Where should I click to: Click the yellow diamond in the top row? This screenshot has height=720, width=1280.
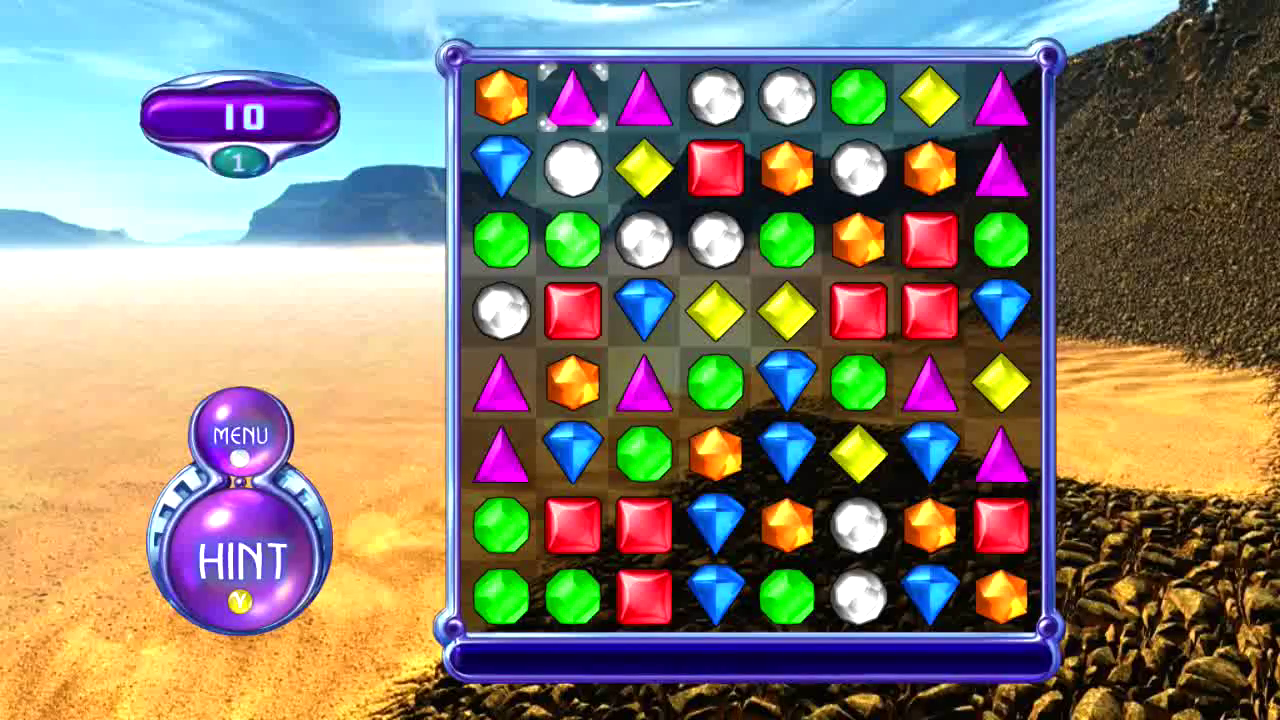pos(929,95)
